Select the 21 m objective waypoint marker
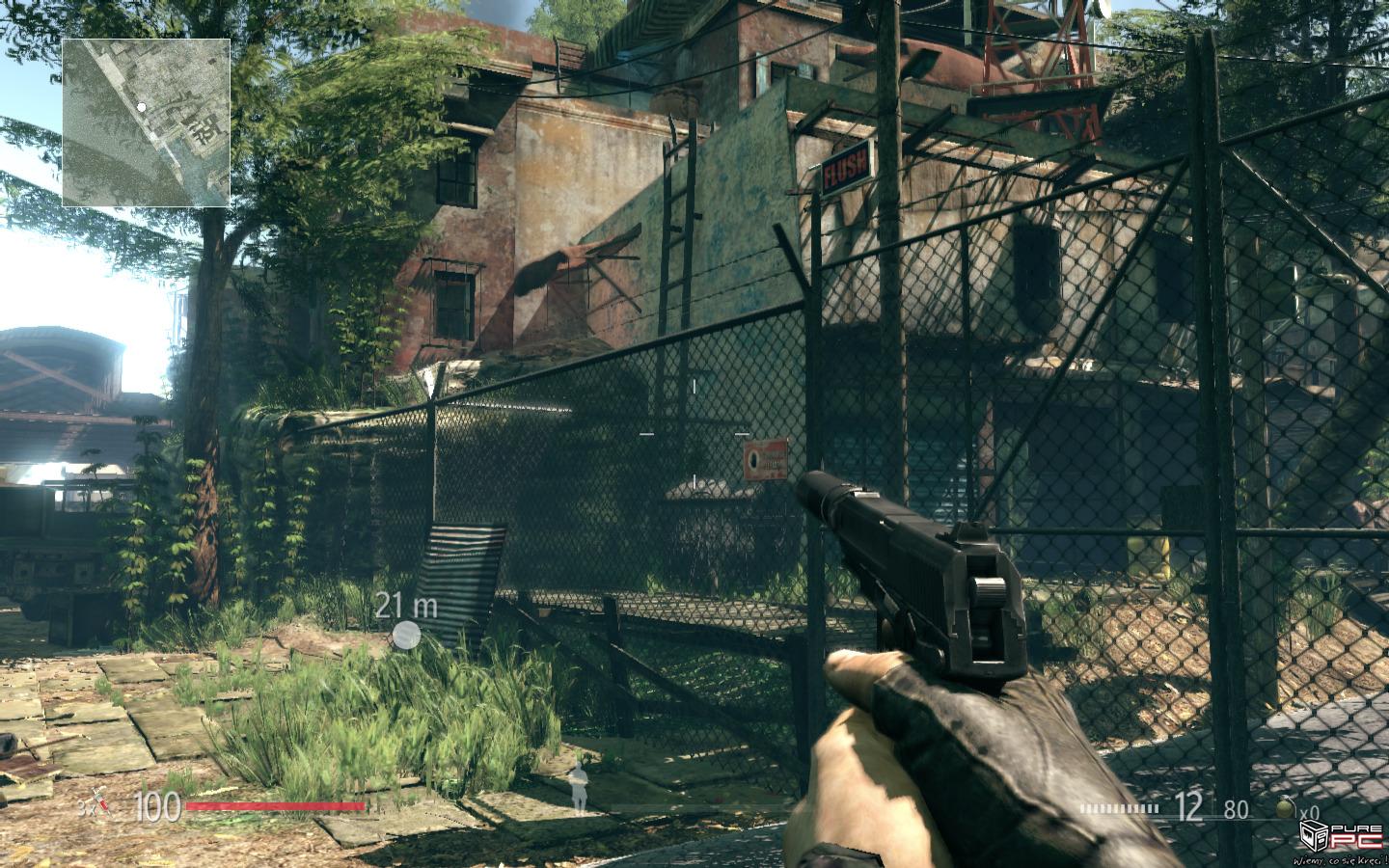 tap(407, 635)
